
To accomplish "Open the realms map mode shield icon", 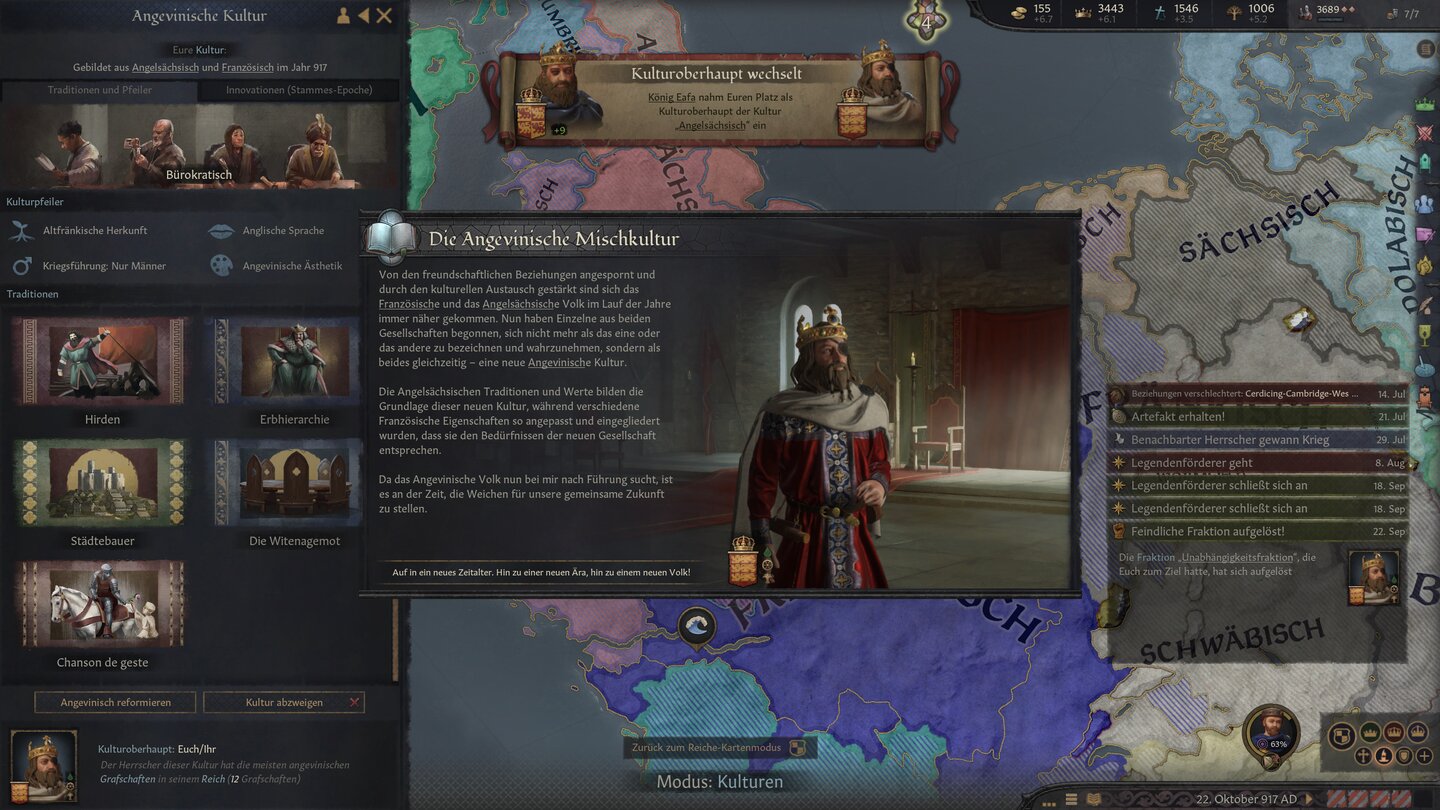I will (1341, 734).
